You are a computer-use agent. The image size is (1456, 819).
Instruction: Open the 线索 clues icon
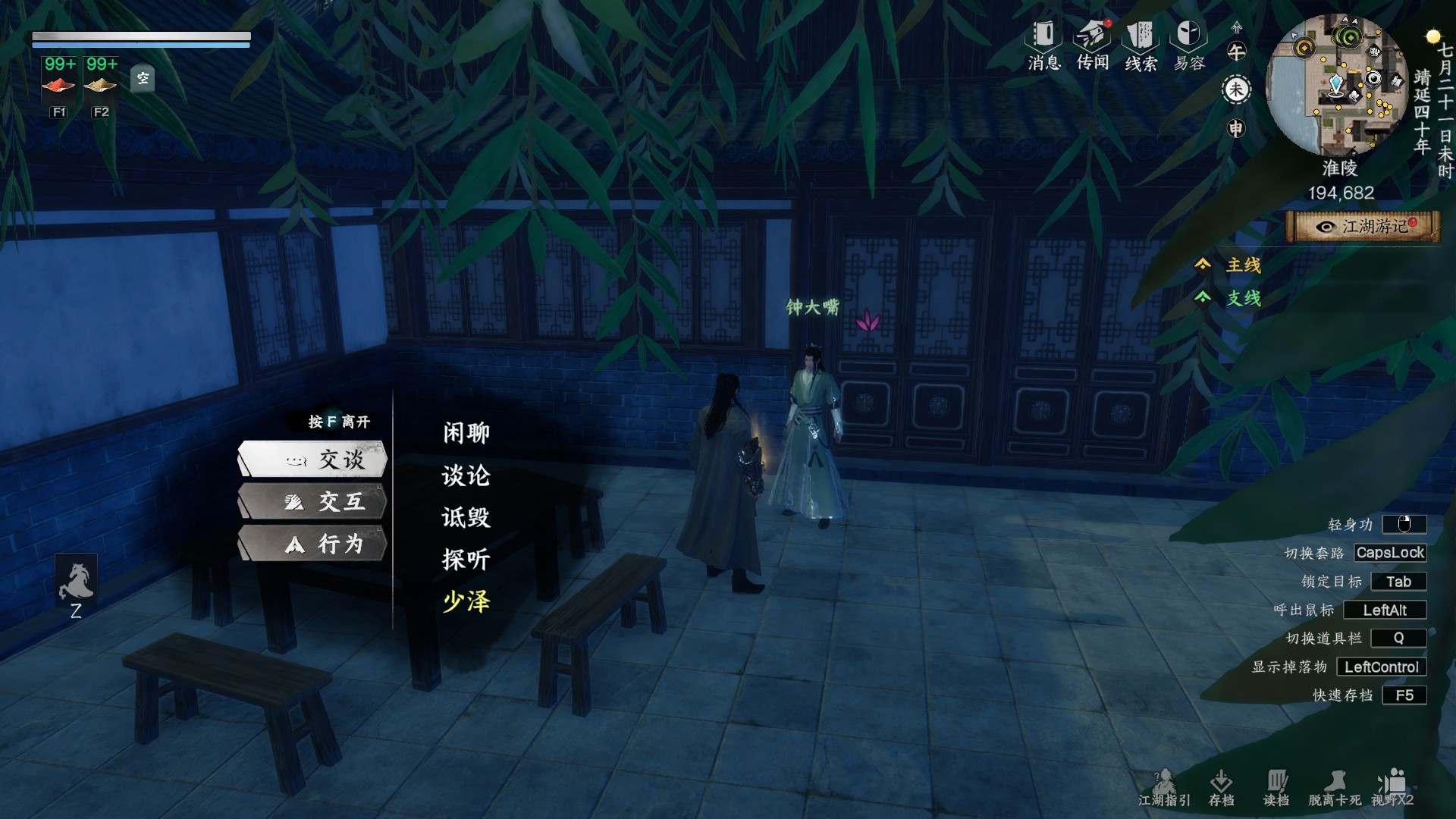[x=1141, y=45]
